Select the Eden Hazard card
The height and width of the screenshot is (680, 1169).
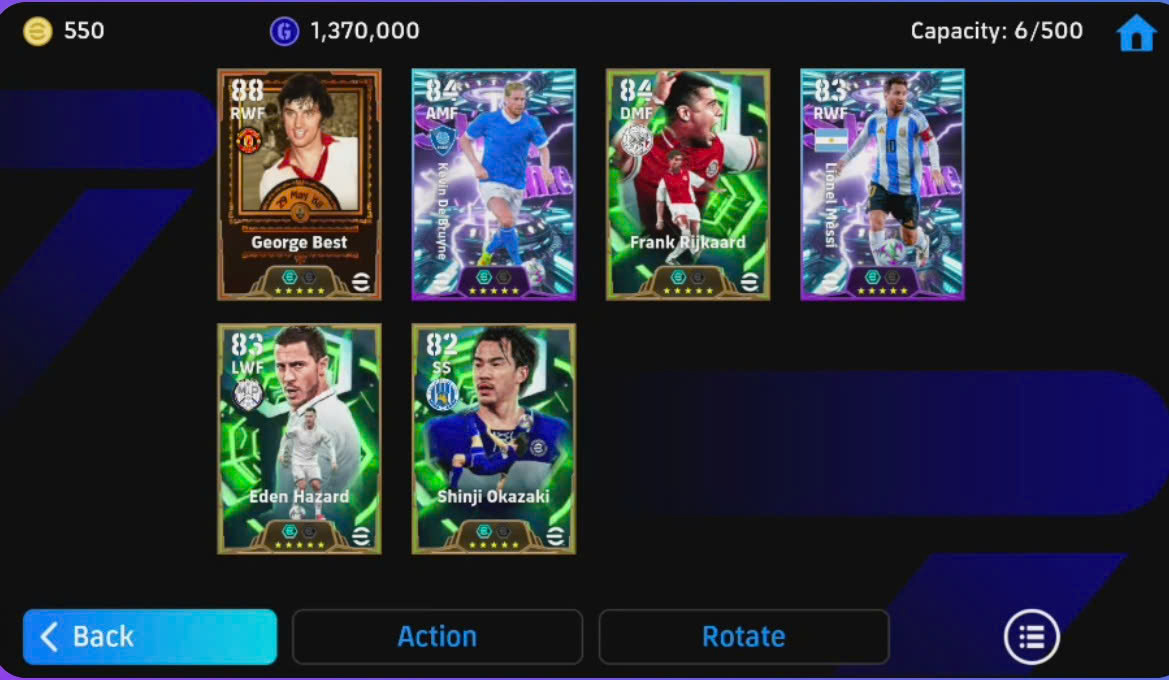(299, 438)
